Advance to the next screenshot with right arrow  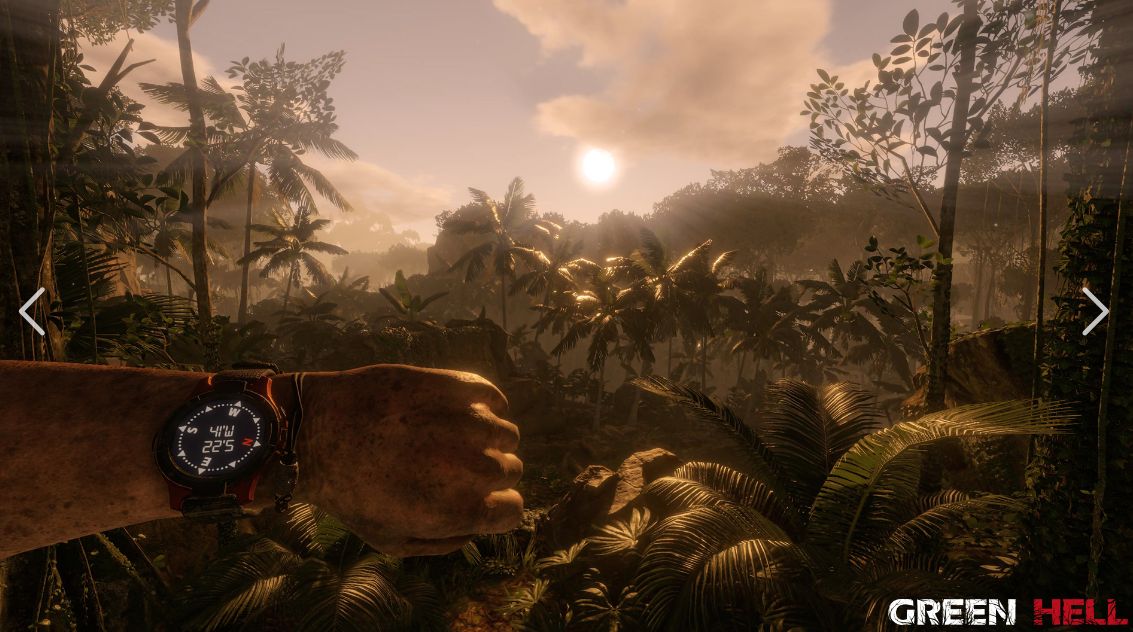[1095, 311]
